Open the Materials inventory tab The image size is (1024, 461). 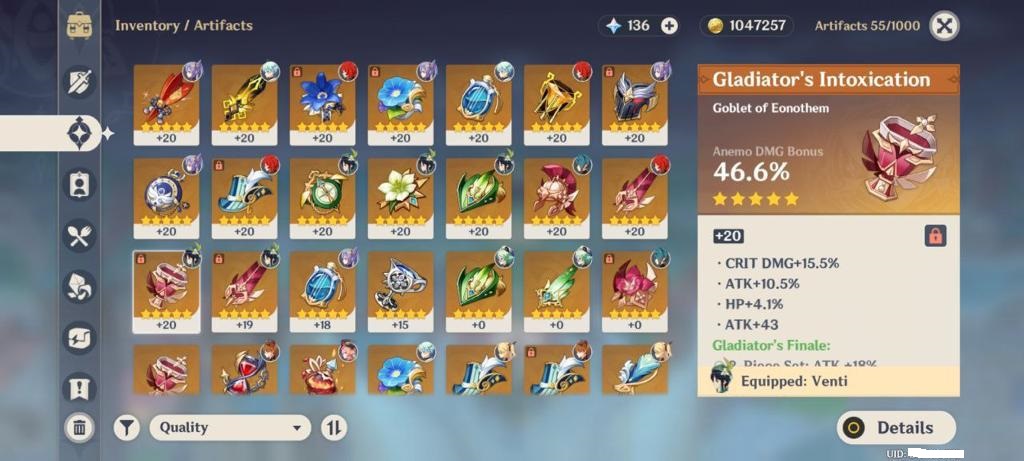79,287
